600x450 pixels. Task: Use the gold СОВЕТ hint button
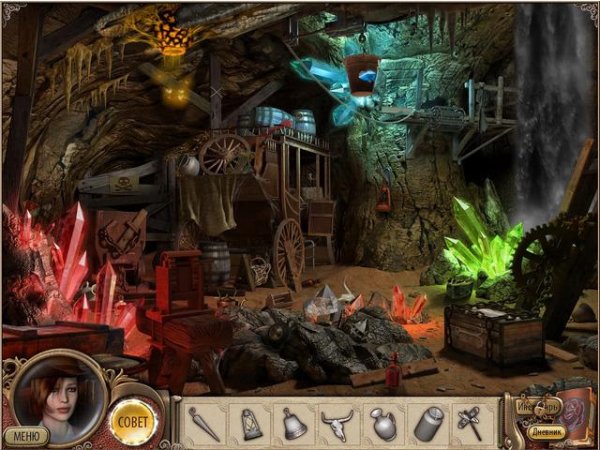[133, 421]
